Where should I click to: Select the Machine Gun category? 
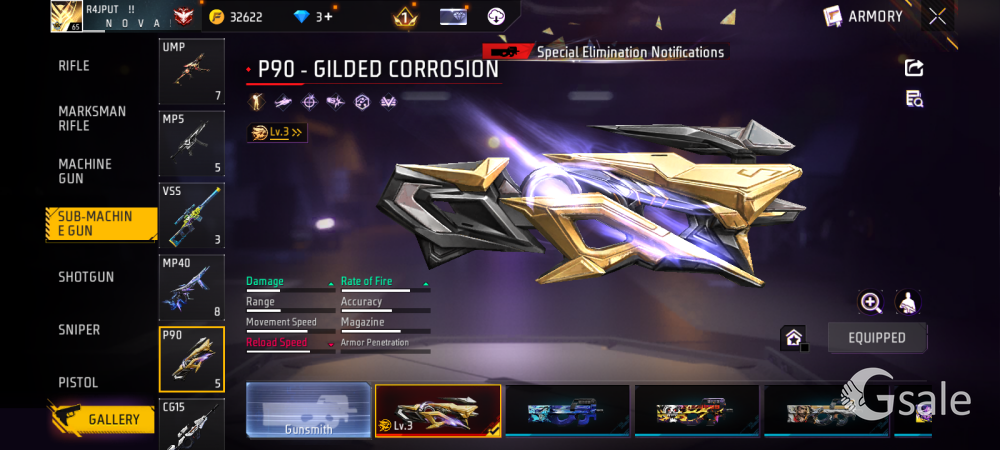pos(85,171)
